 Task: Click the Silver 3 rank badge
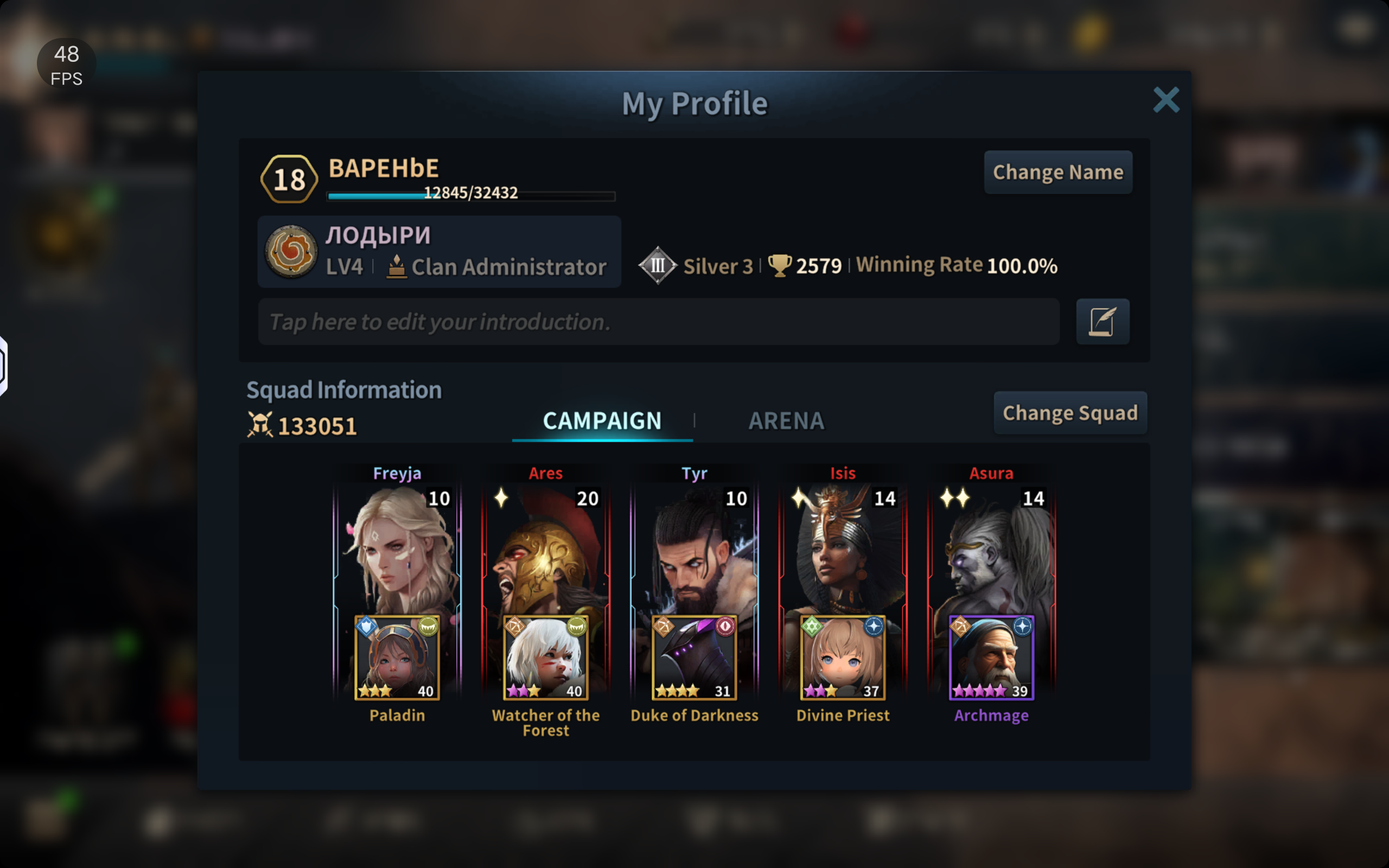pos(658,265)
